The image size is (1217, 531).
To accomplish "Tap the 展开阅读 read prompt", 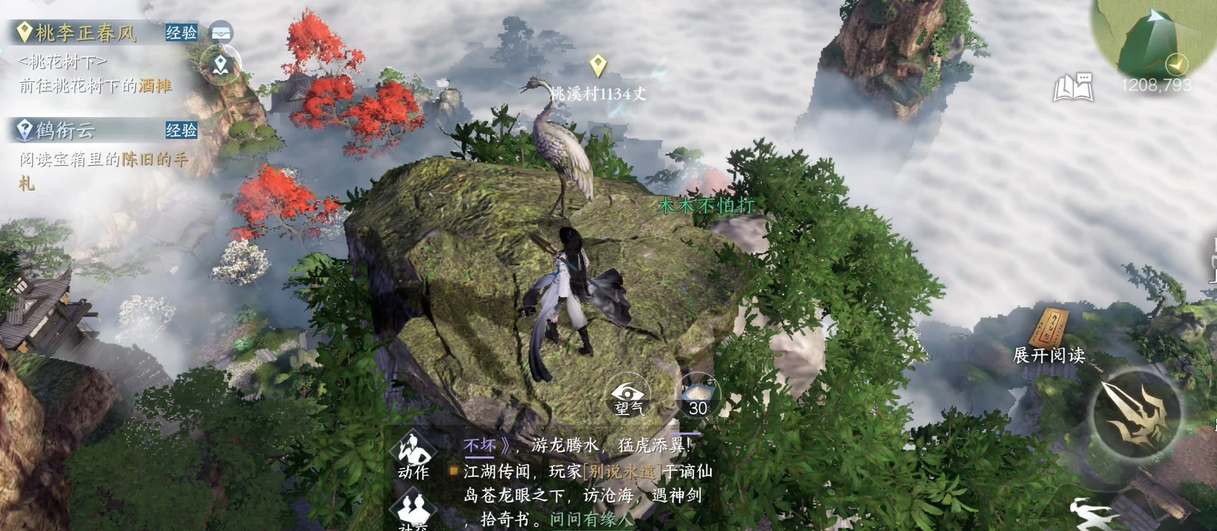I will (1049, 338).
